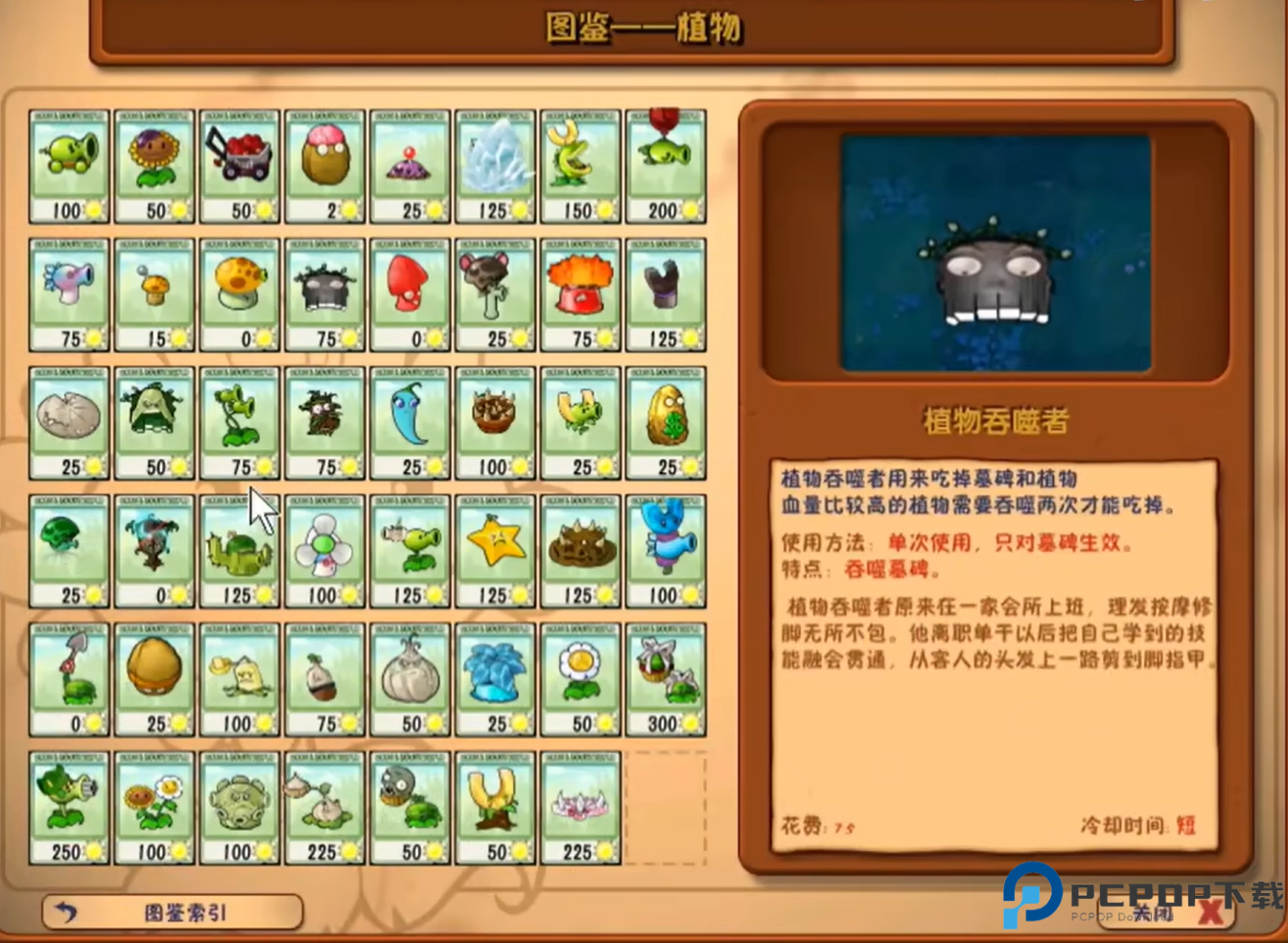Open the small yellow Sun-shroom card

tap(153, 293)
